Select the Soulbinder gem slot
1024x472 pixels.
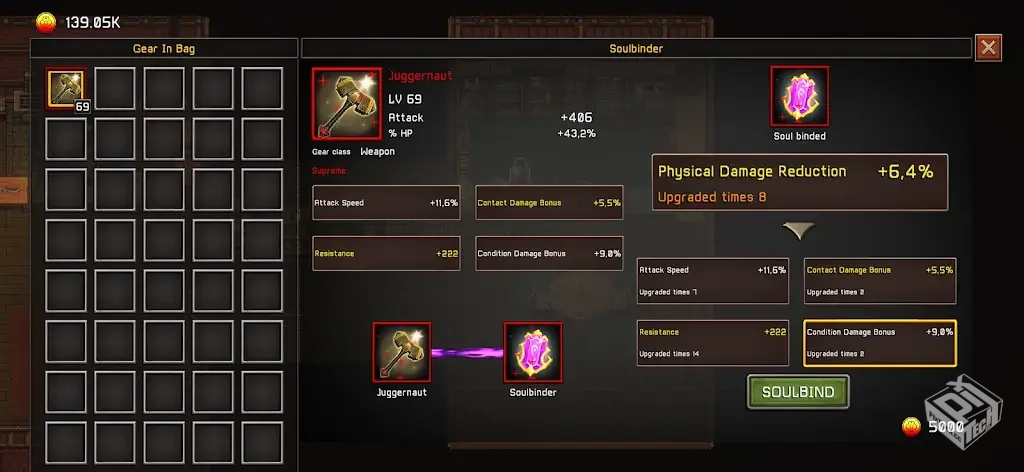[x=532, y=352]
